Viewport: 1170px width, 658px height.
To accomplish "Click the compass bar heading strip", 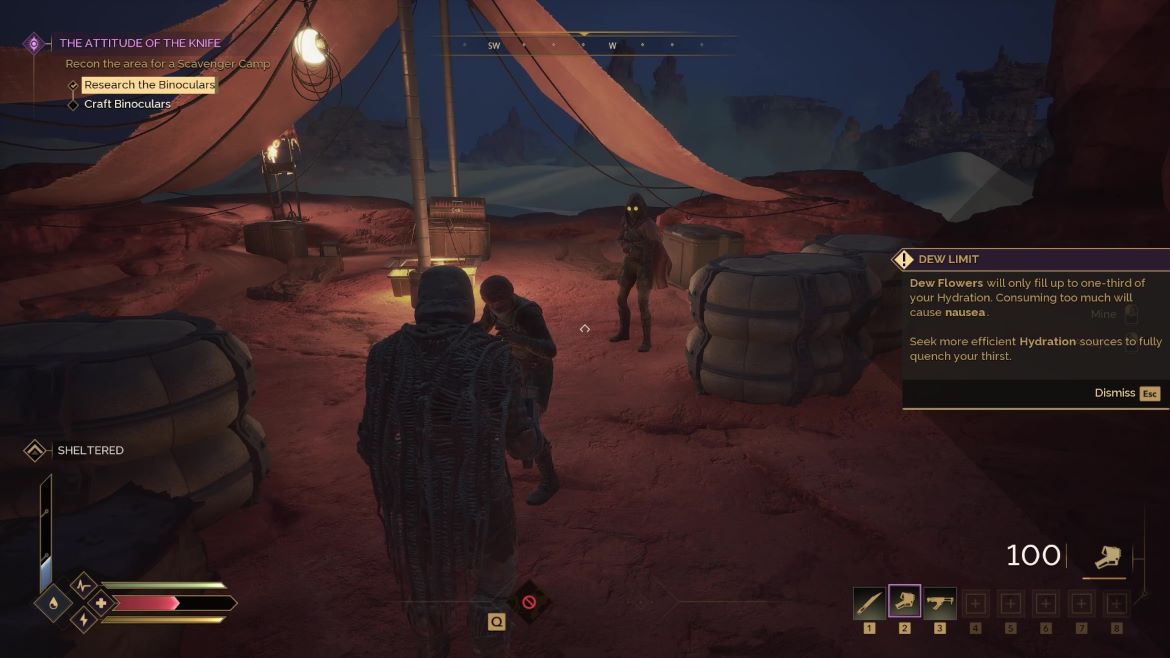I will point(584,46).
